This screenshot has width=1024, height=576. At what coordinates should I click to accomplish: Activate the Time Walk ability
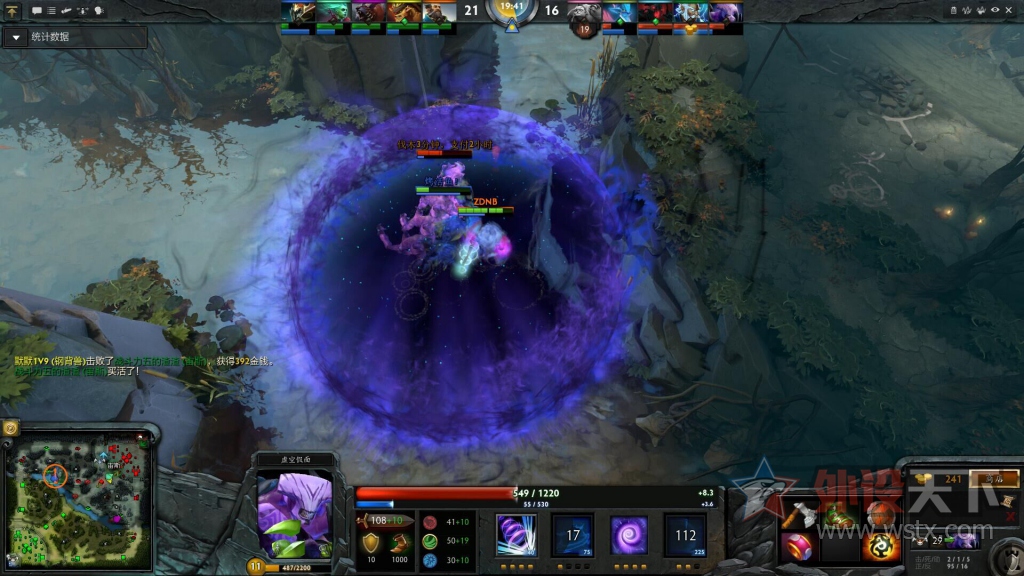coord(516,535)
